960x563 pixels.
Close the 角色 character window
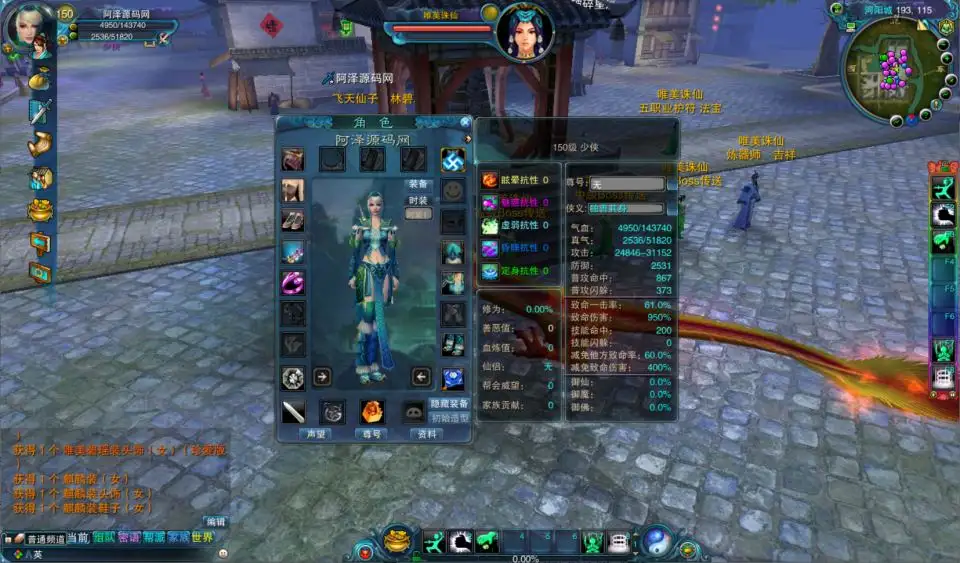(466, 123)
